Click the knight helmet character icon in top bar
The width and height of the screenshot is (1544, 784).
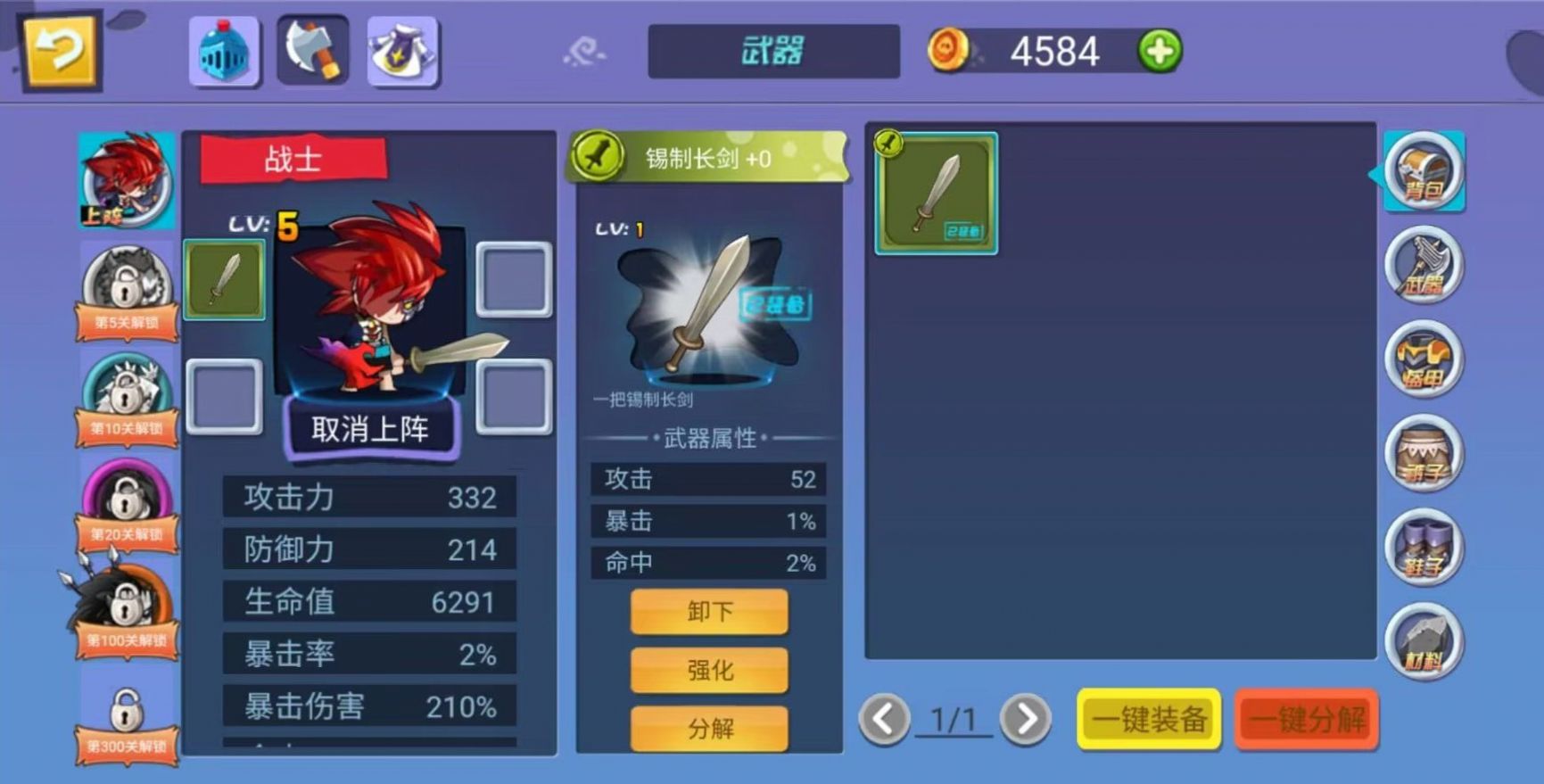coord(222,49)
